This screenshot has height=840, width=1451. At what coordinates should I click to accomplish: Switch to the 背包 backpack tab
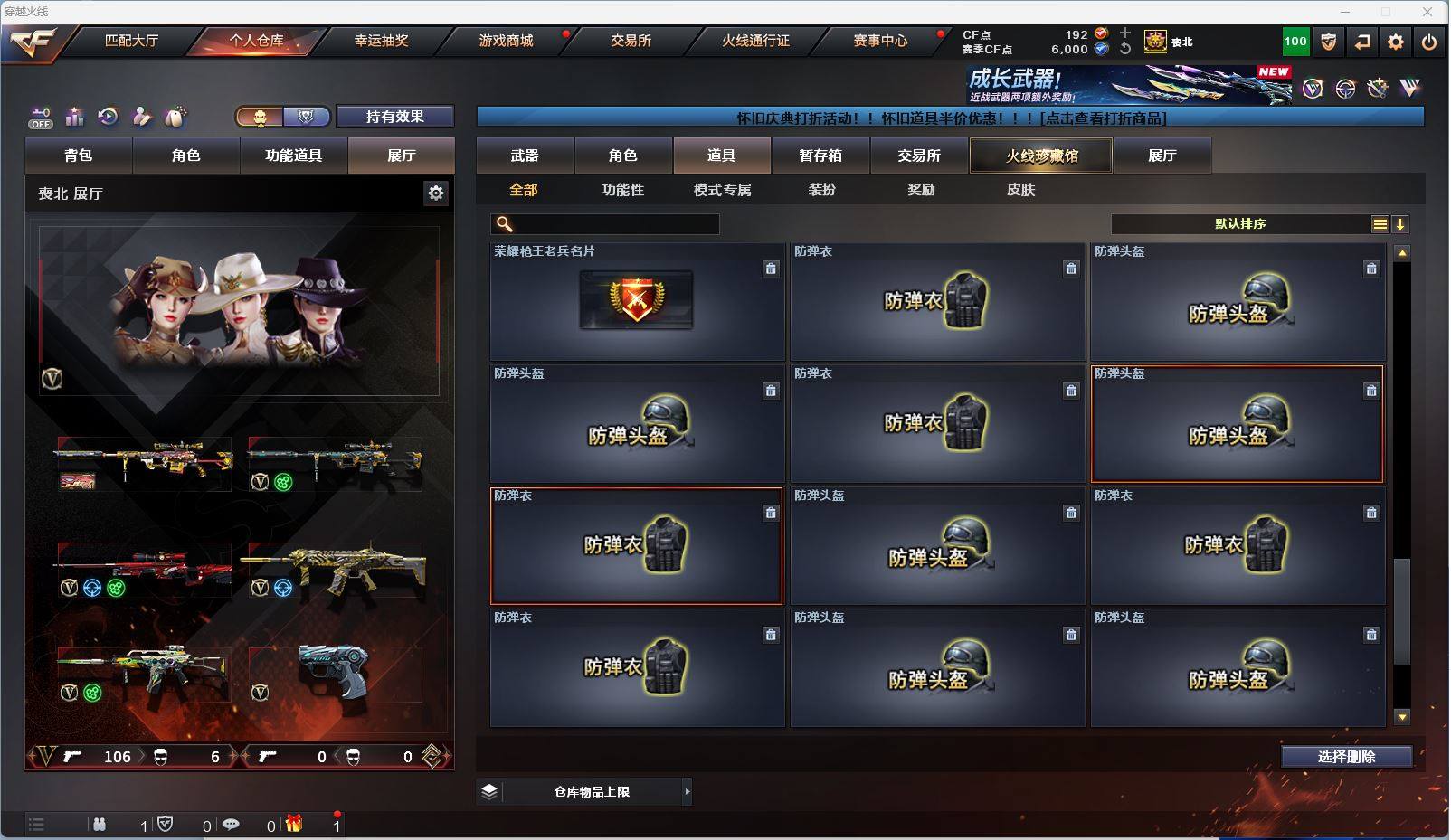79,156
